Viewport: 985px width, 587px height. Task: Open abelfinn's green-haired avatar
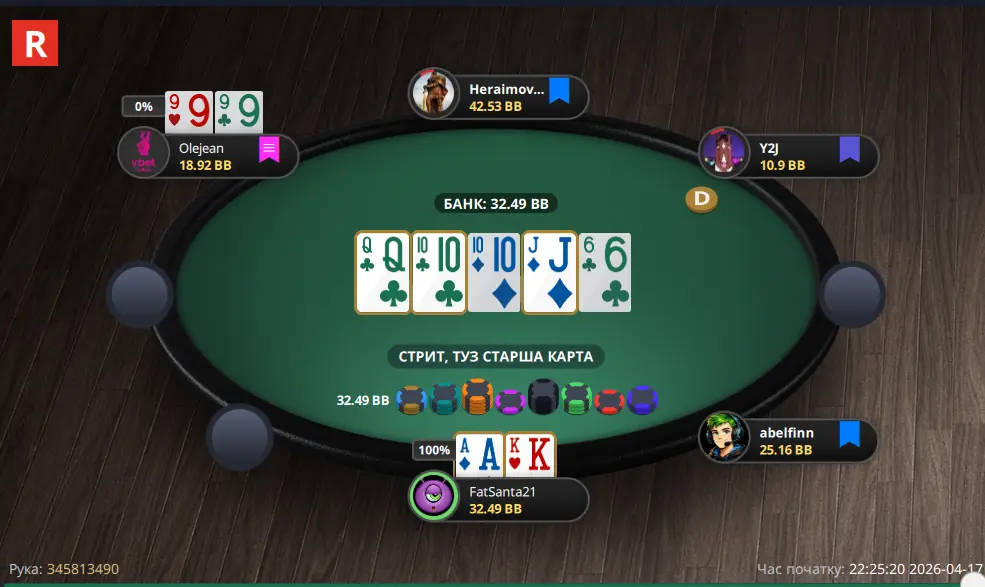click(724, 437)
